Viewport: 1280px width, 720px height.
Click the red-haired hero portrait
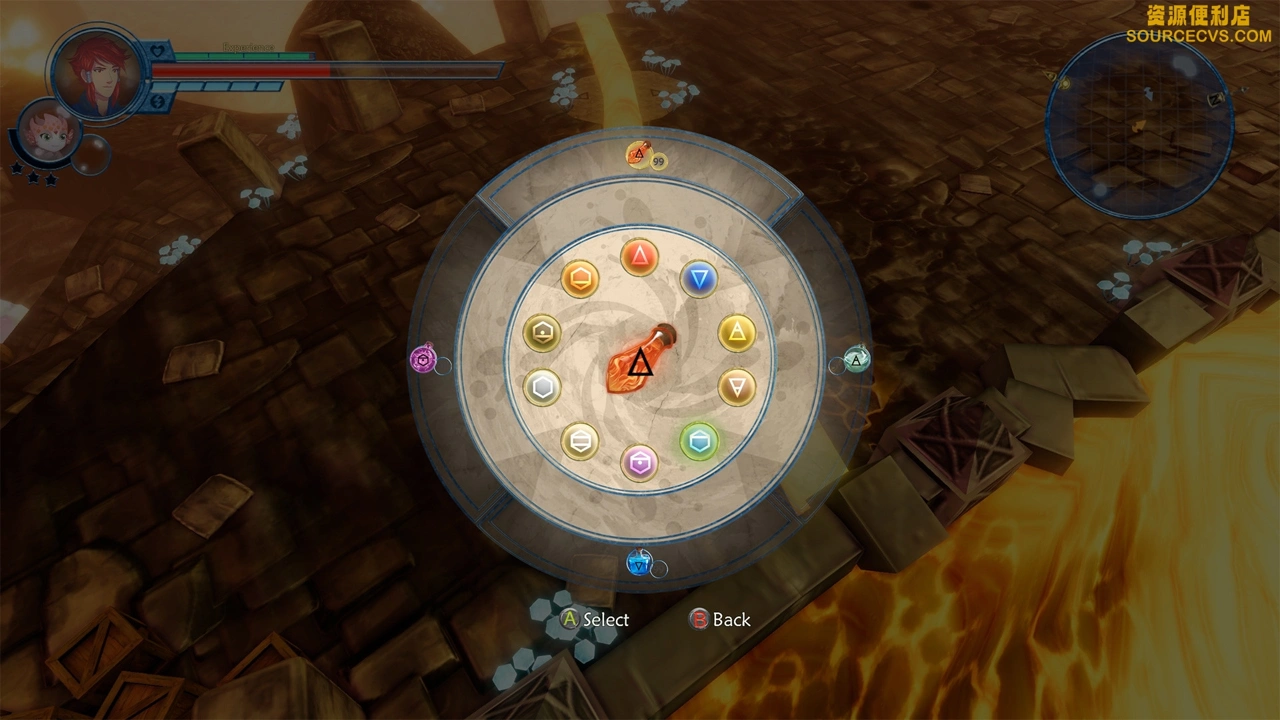(97, 73)
